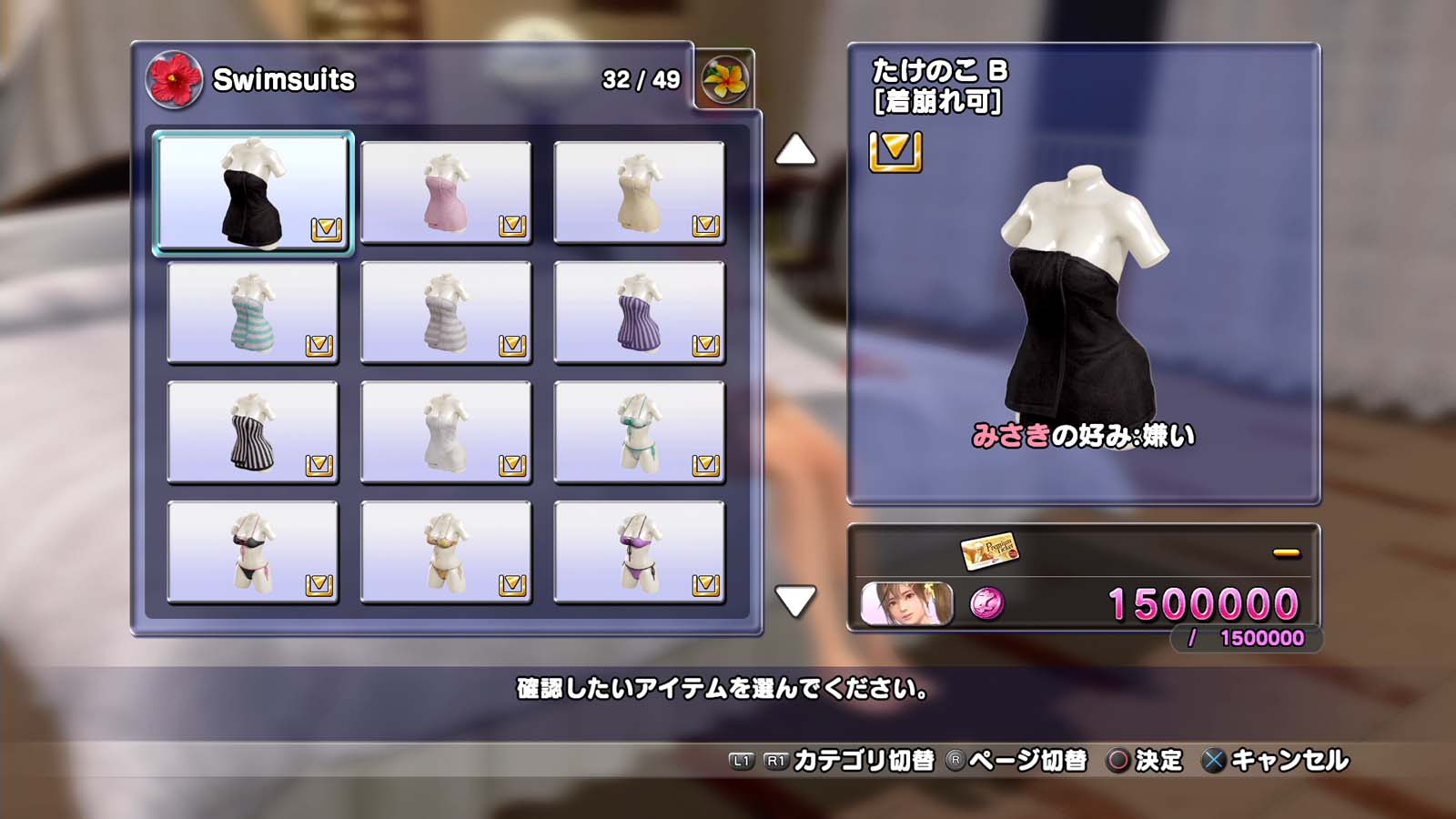Image resolution: width=1456 pixels, height=819 pixels.
Task: Choose the gray striped towel swimsuit
Action: pyautogui.click(x=446, y=312)
